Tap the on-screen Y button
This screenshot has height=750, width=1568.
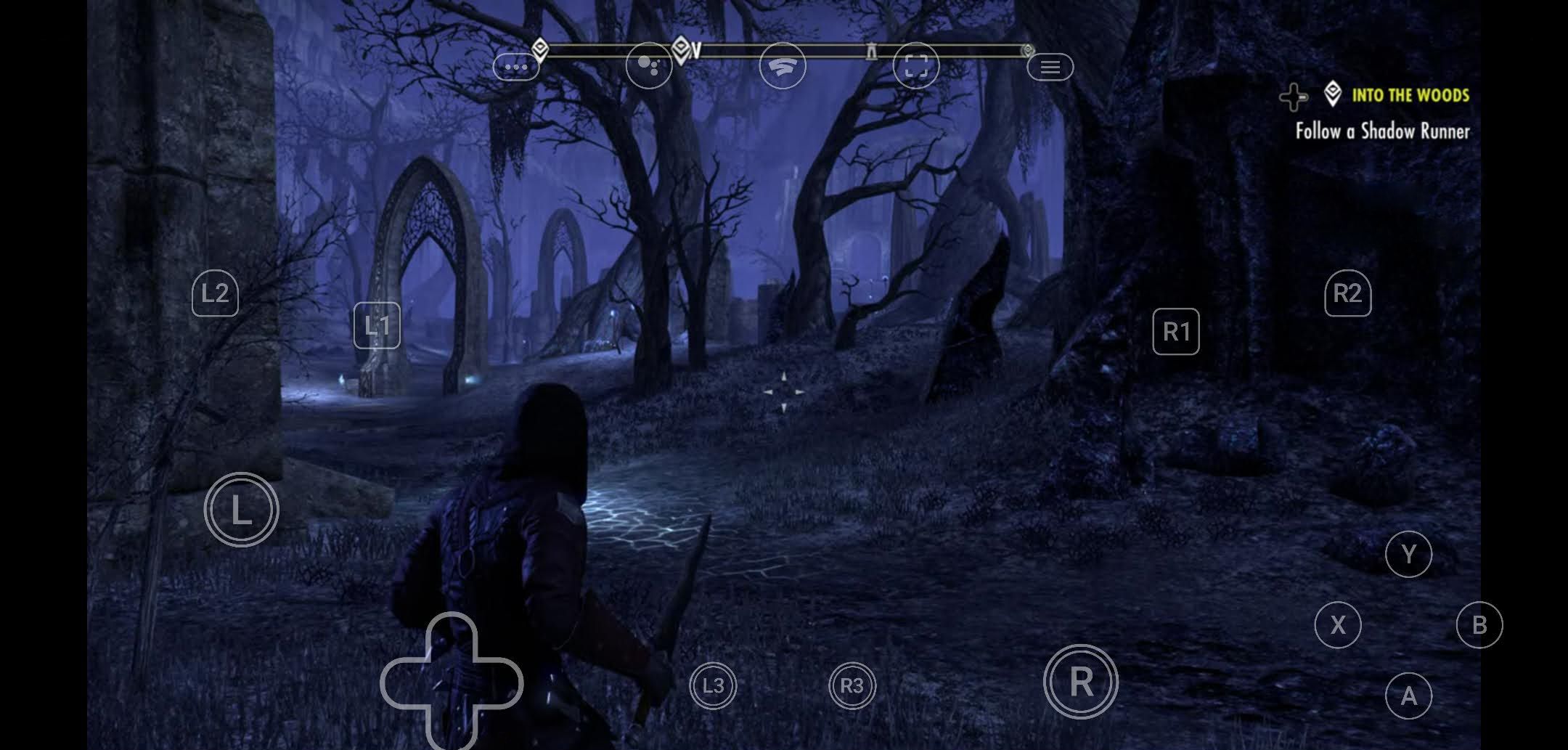pos(1408,555)
